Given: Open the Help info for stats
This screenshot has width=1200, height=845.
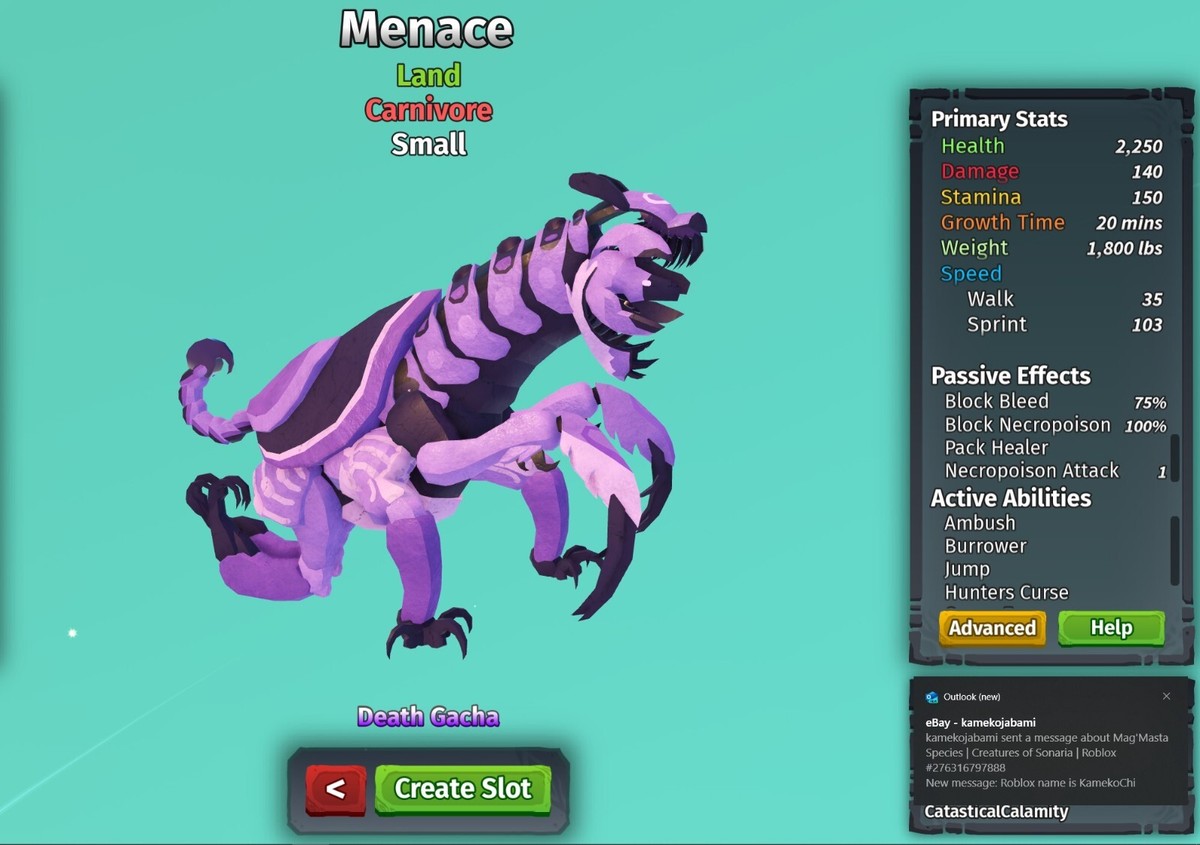Looking at the screenshot, I should 1111,628.
